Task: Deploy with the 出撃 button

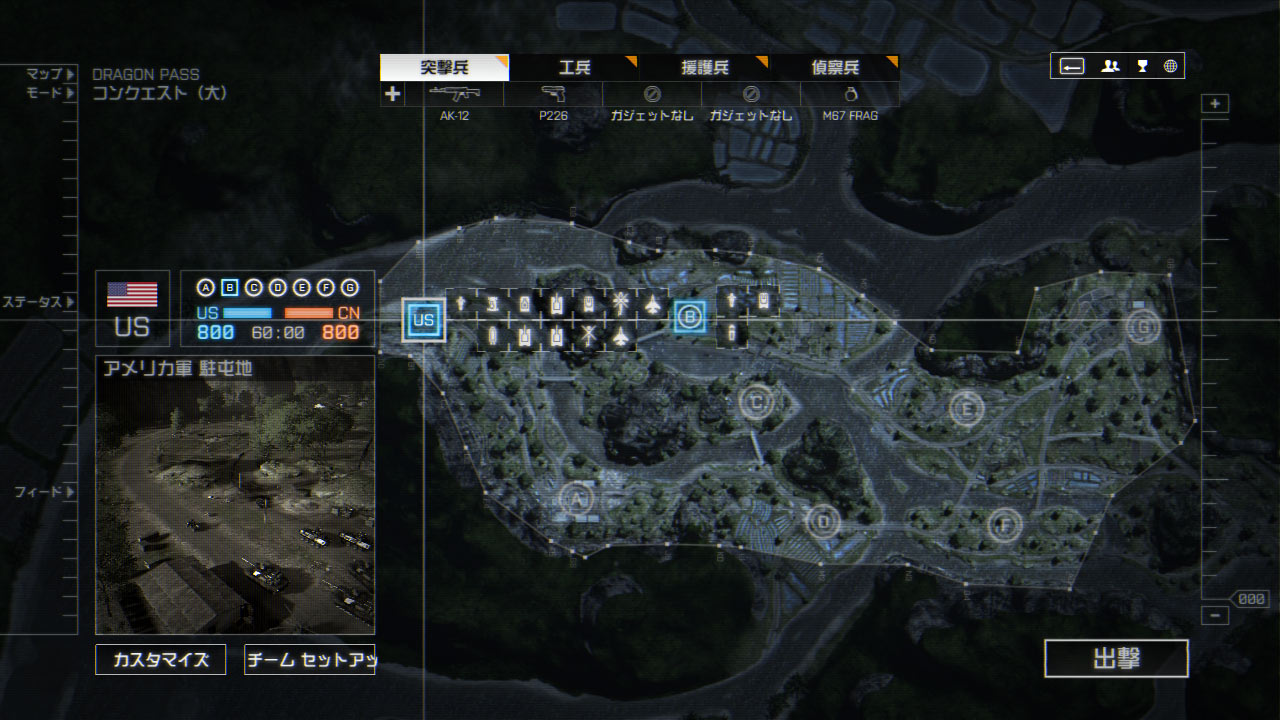Action: pos(1116,659)
